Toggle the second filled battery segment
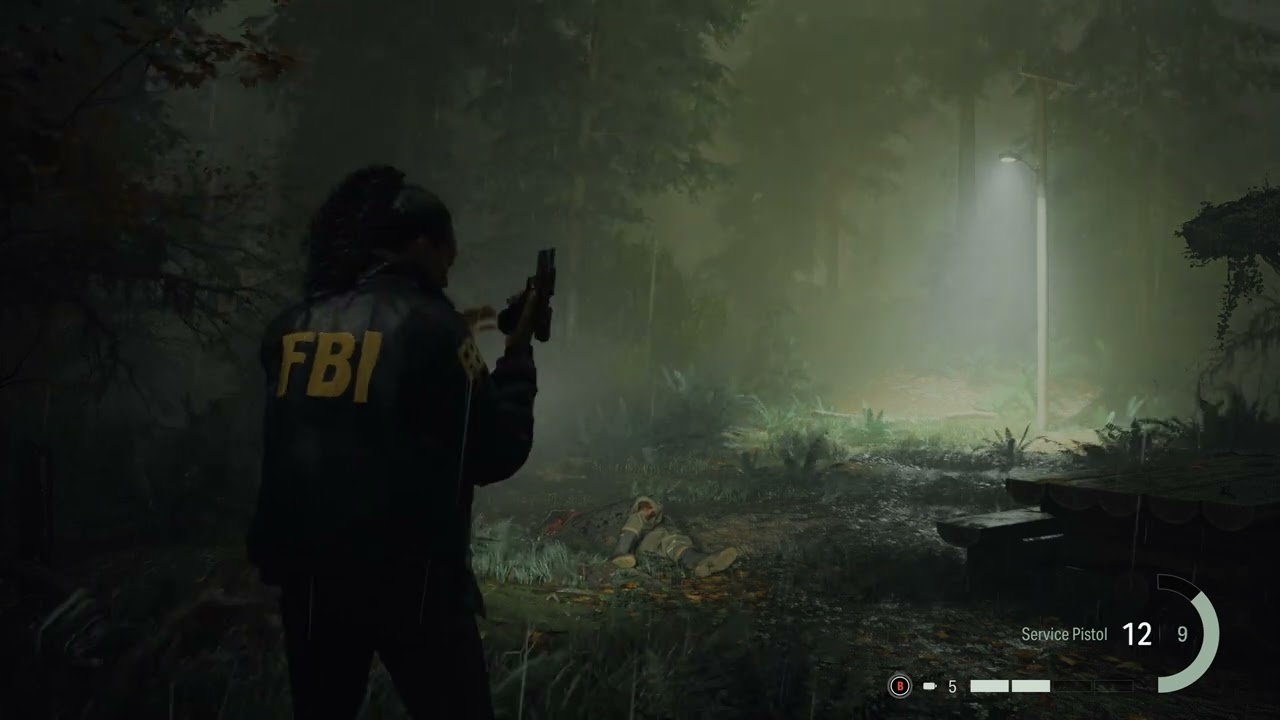This screenshot has width=1280, height=720. pyautogui.click(x=1031, y=686)
